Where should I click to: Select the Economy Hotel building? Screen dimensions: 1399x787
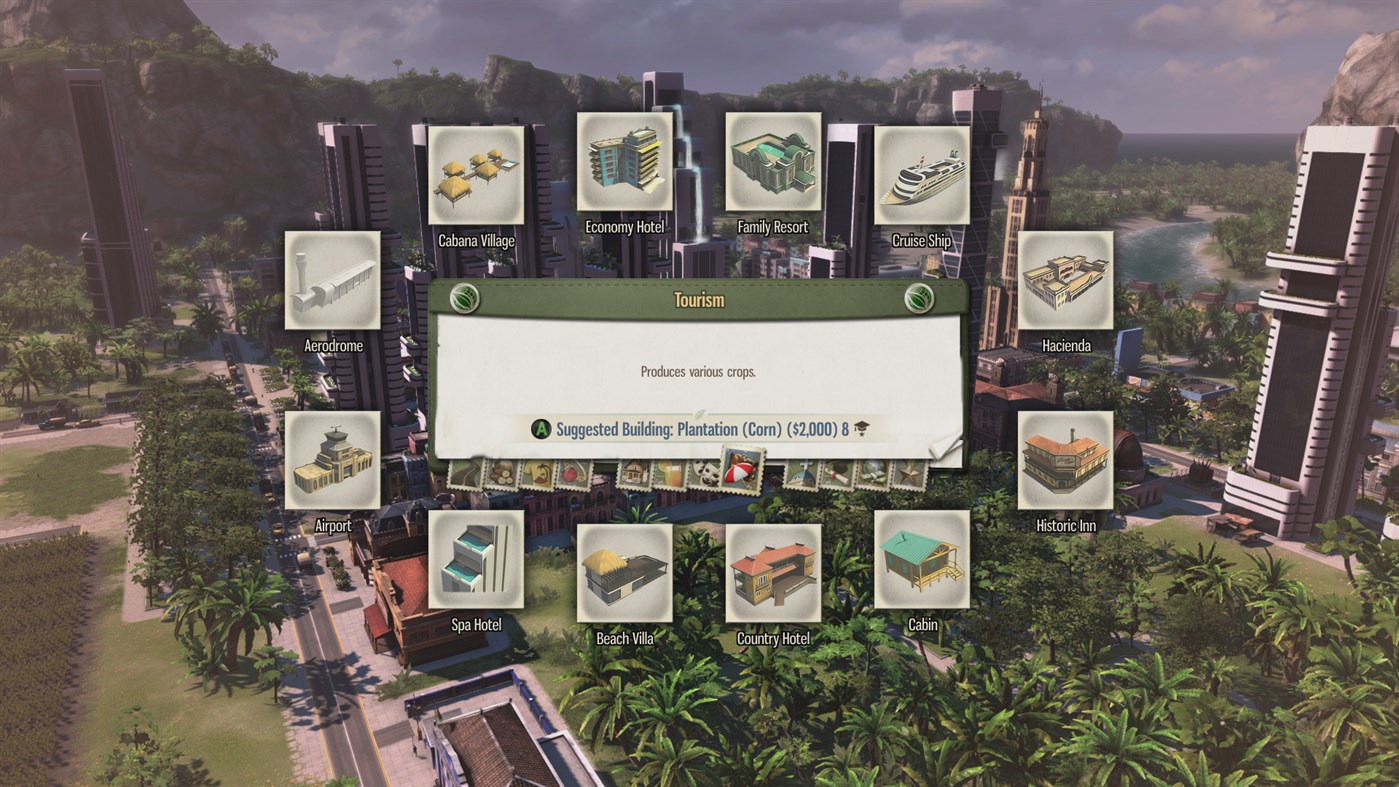[625, 160]
